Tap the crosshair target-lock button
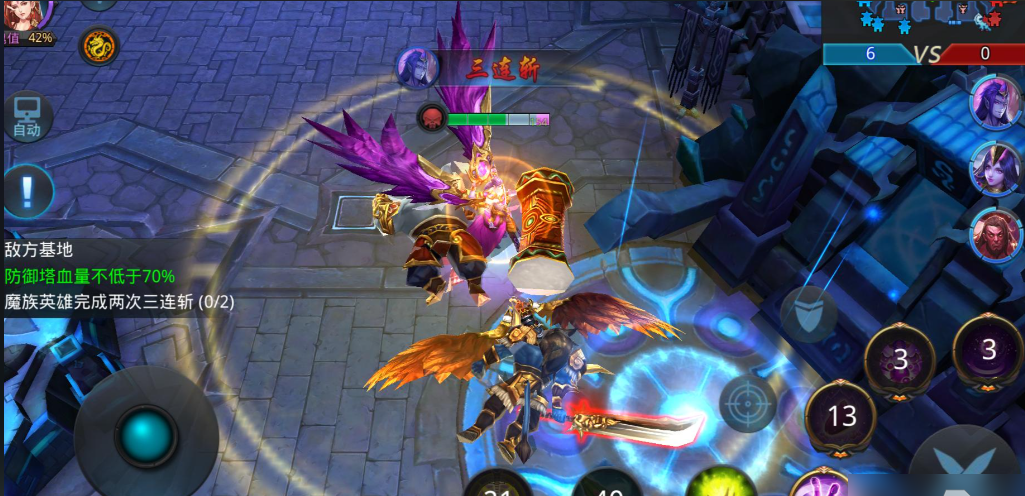The width and height of the screenshot is (1025, 496). 747,404
